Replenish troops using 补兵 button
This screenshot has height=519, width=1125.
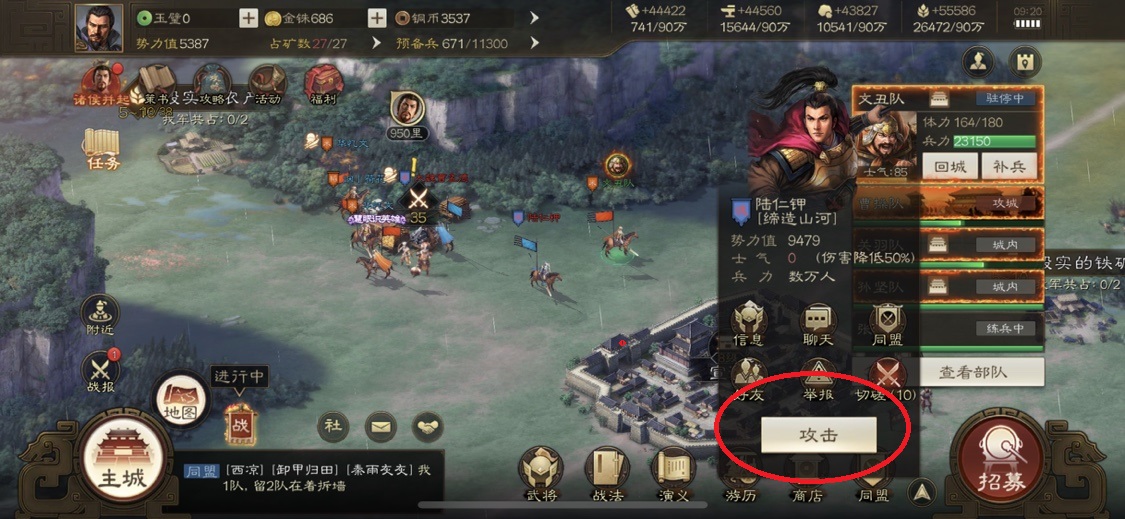[x=1008, y=167]
